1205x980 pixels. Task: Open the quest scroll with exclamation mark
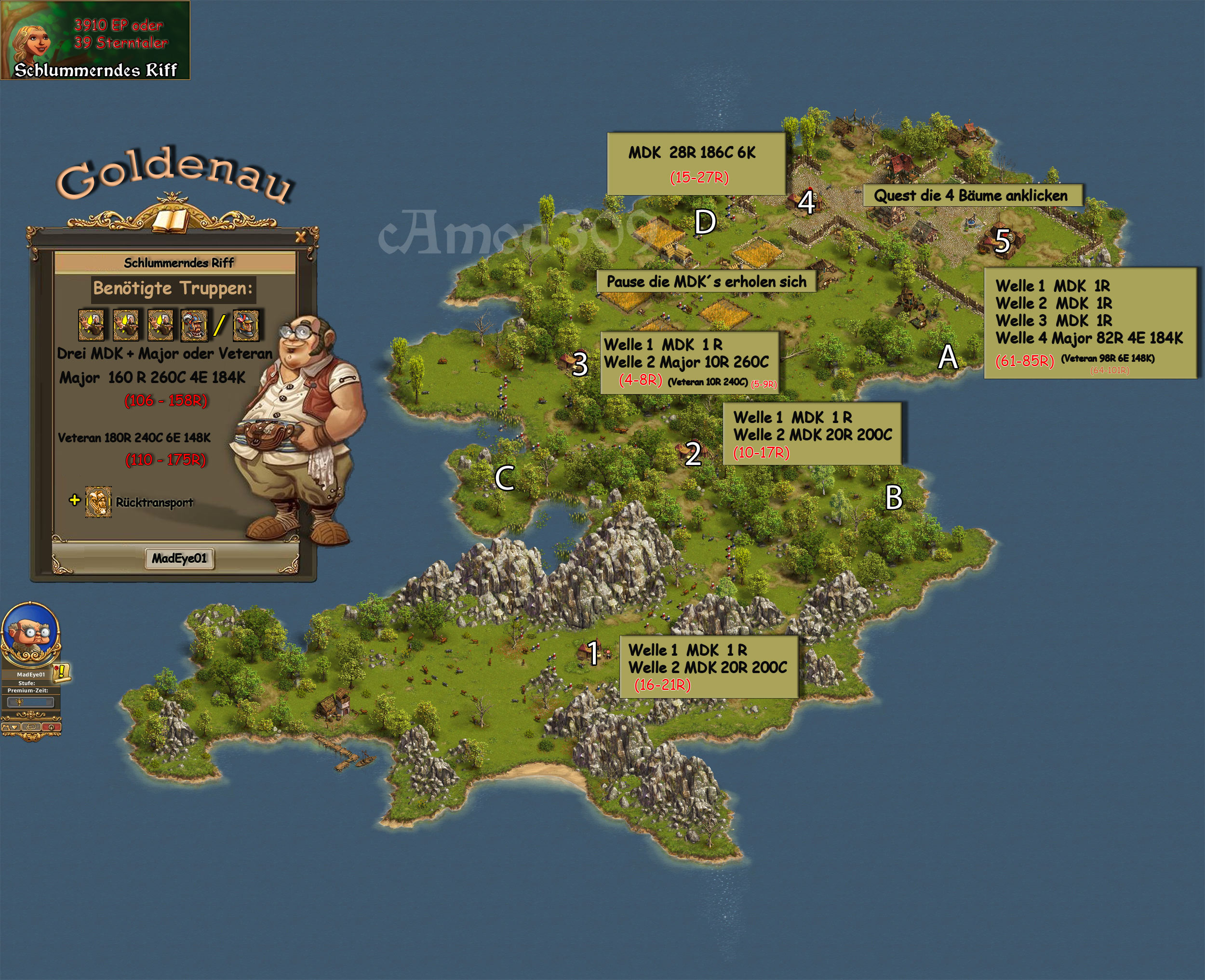pos(62,672)
